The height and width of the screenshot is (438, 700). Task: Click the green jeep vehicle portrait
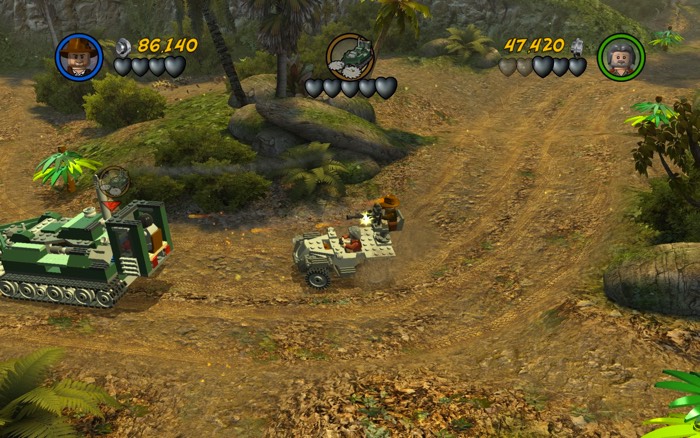point(350,56)
